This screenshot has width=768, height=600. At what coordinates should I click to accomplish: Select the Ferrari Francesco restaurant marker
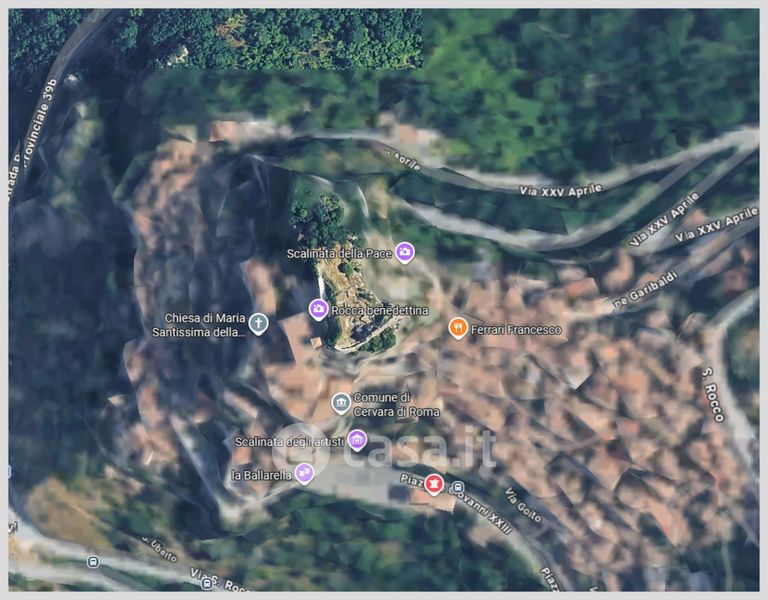coord(458,328)
